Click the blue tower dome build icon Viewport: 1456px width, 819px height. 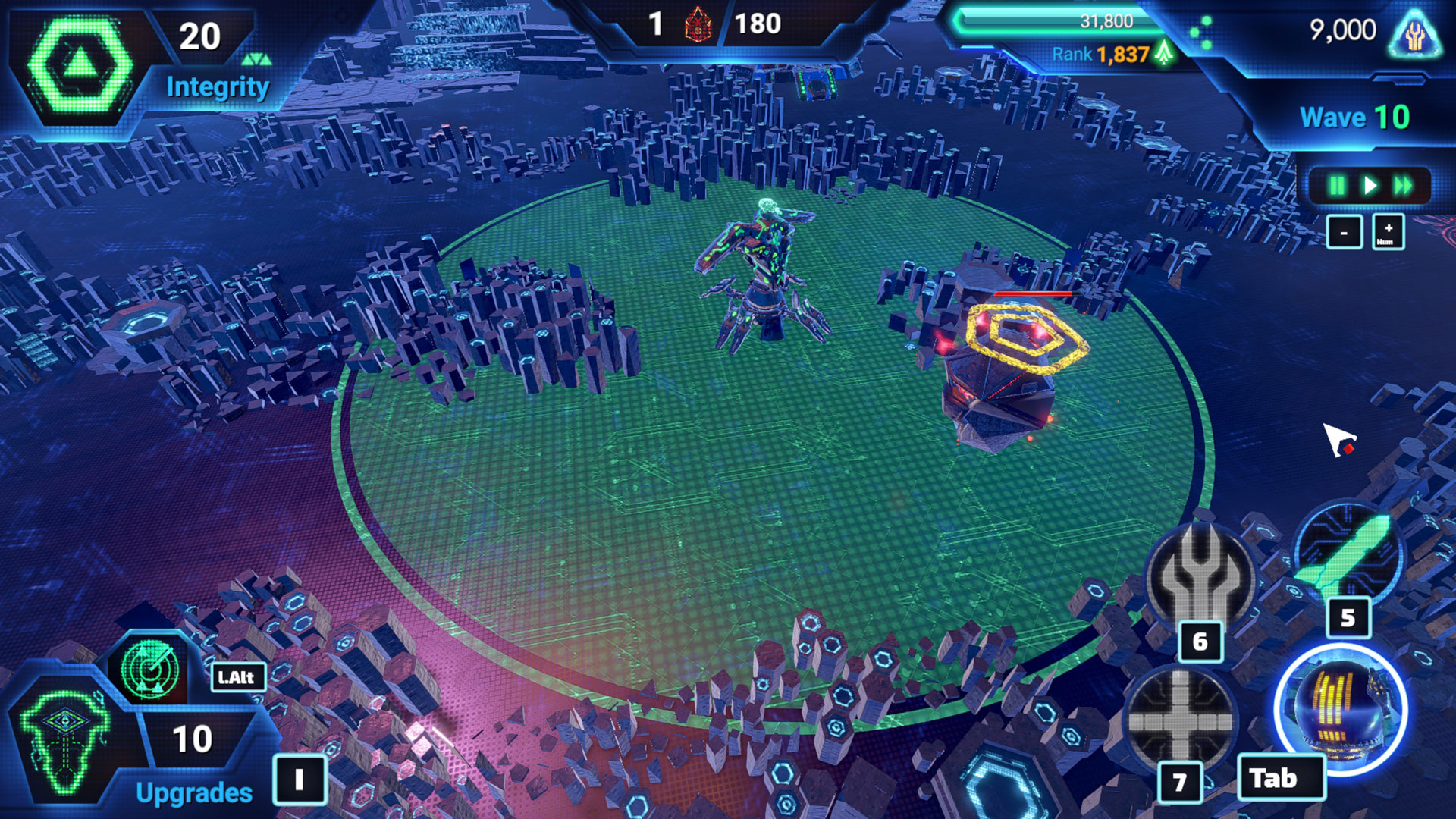point(1341,708)
